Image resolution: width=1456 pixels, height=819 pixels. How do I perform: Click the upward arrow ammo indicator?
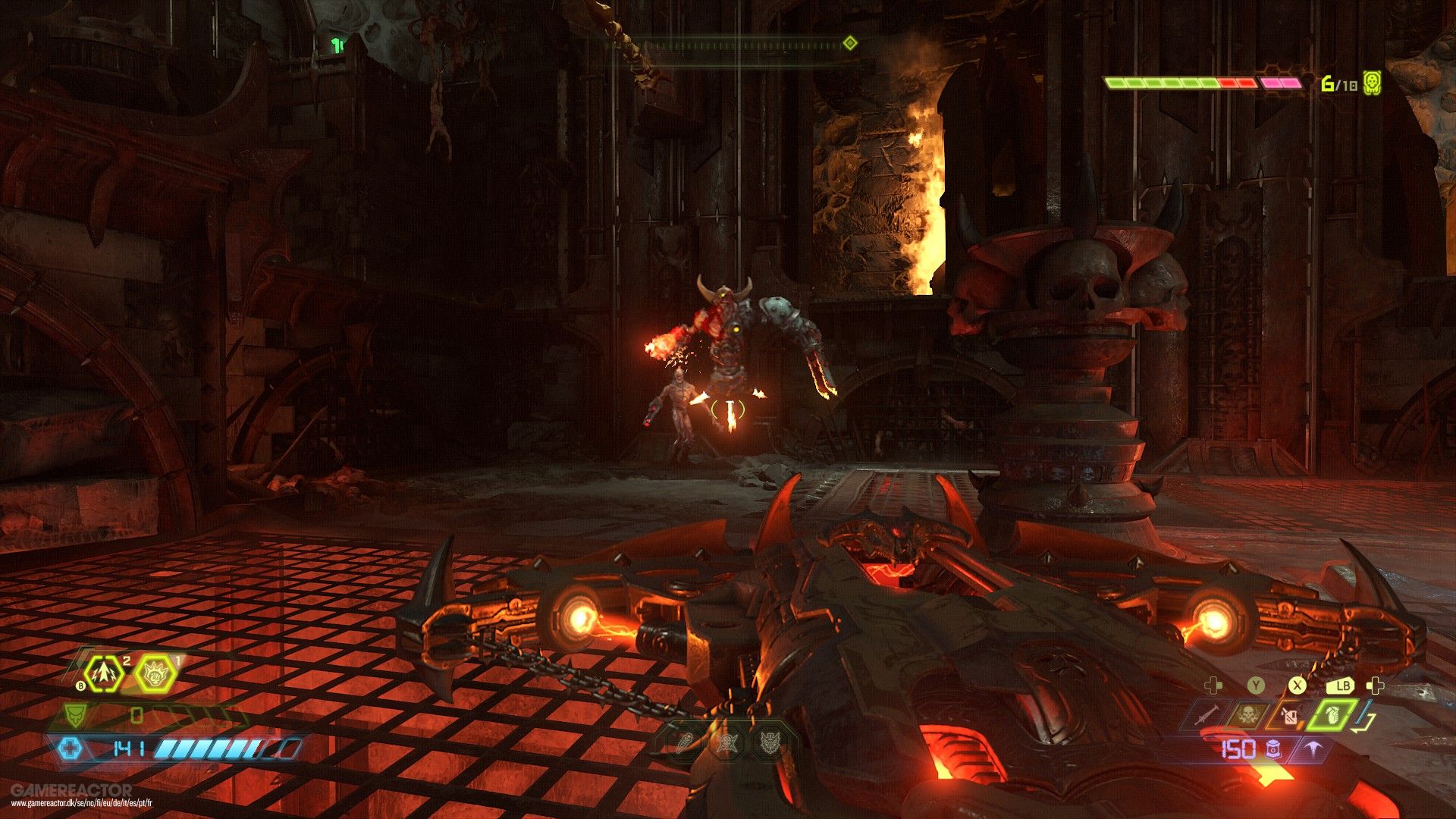[x=1313, y=748]
